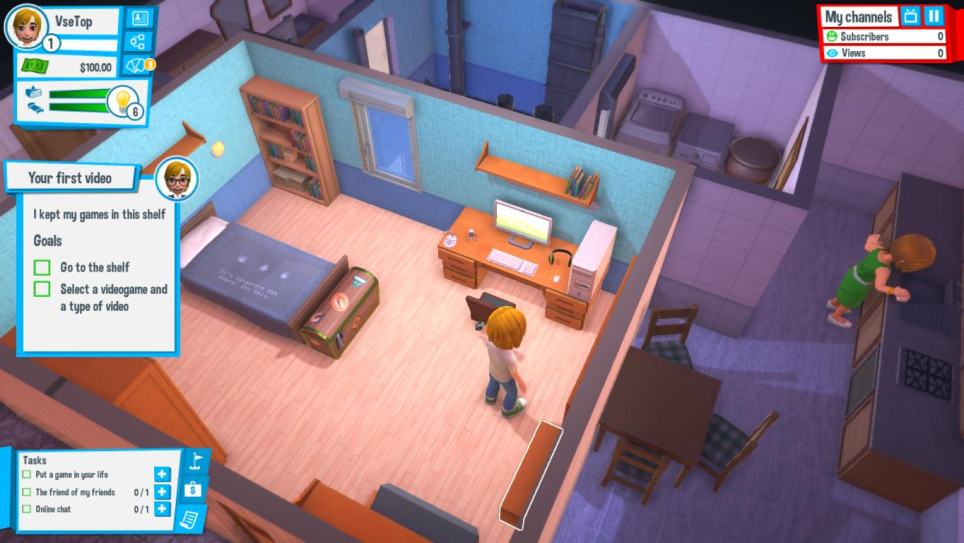Expand the 'Put a game in your life' task
Viewport: 964px width, 543px height.
click(162, 475)
